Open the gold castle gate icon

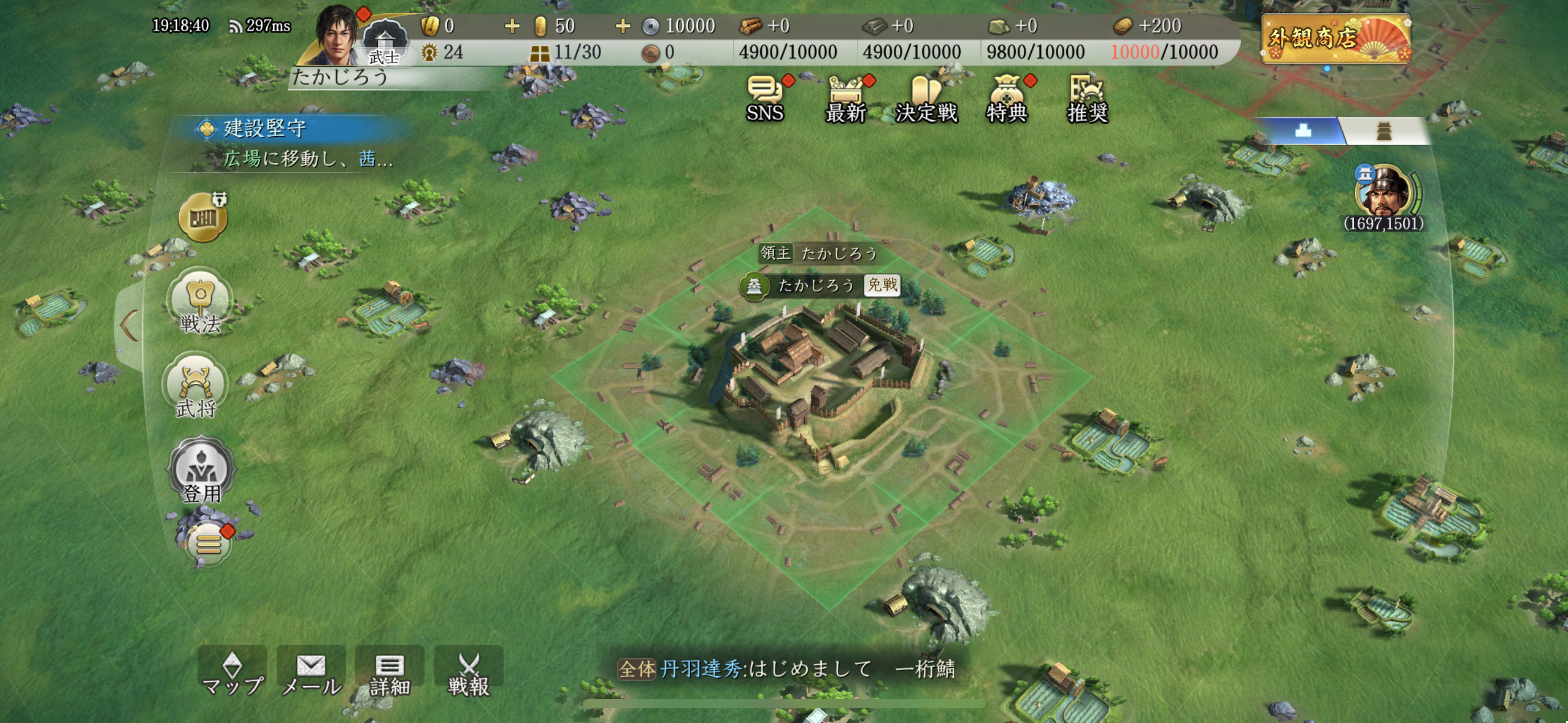click(x=203, y=217)
